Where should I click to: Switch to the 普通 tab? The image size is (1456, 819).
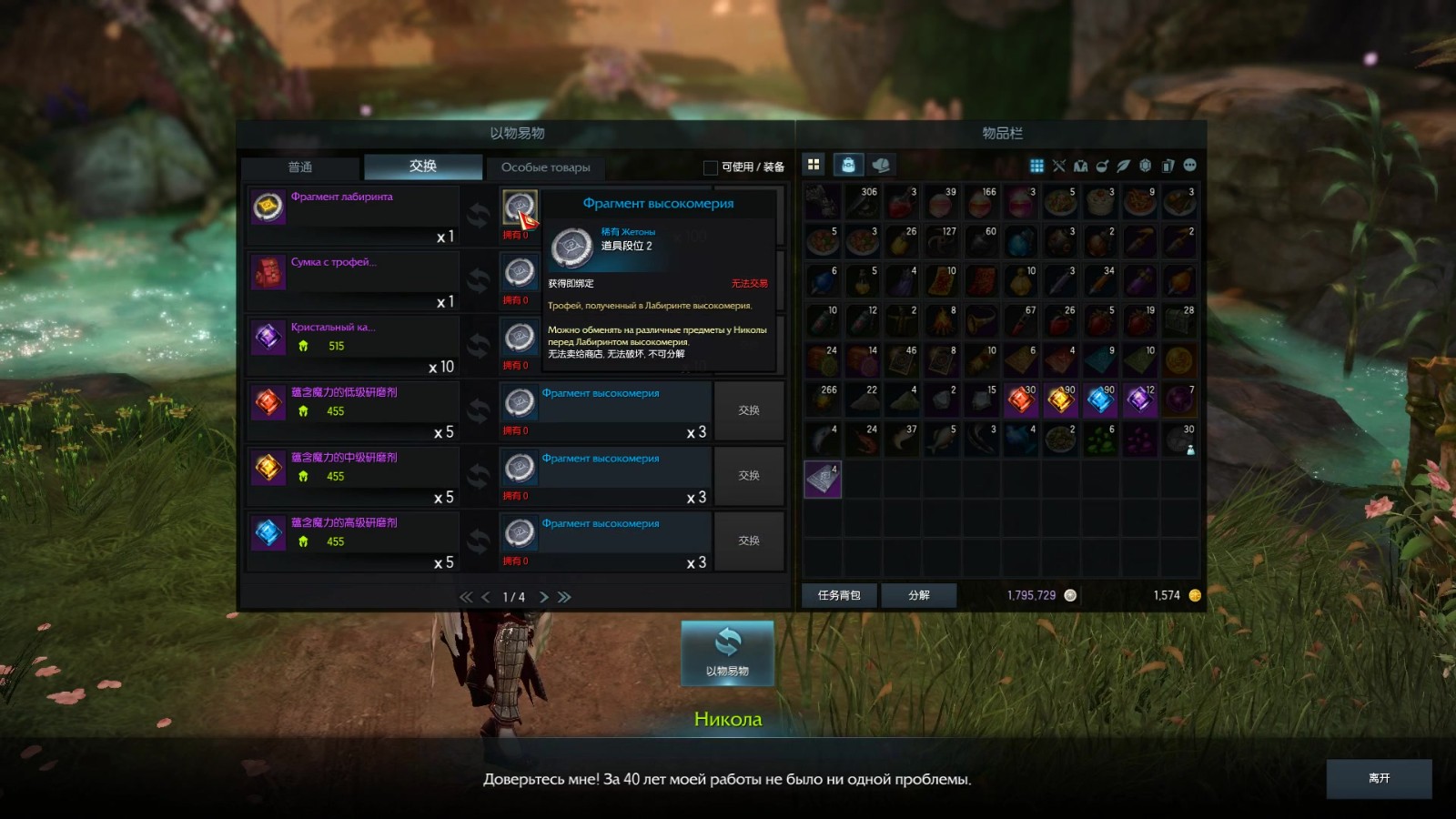coord(300,167)
